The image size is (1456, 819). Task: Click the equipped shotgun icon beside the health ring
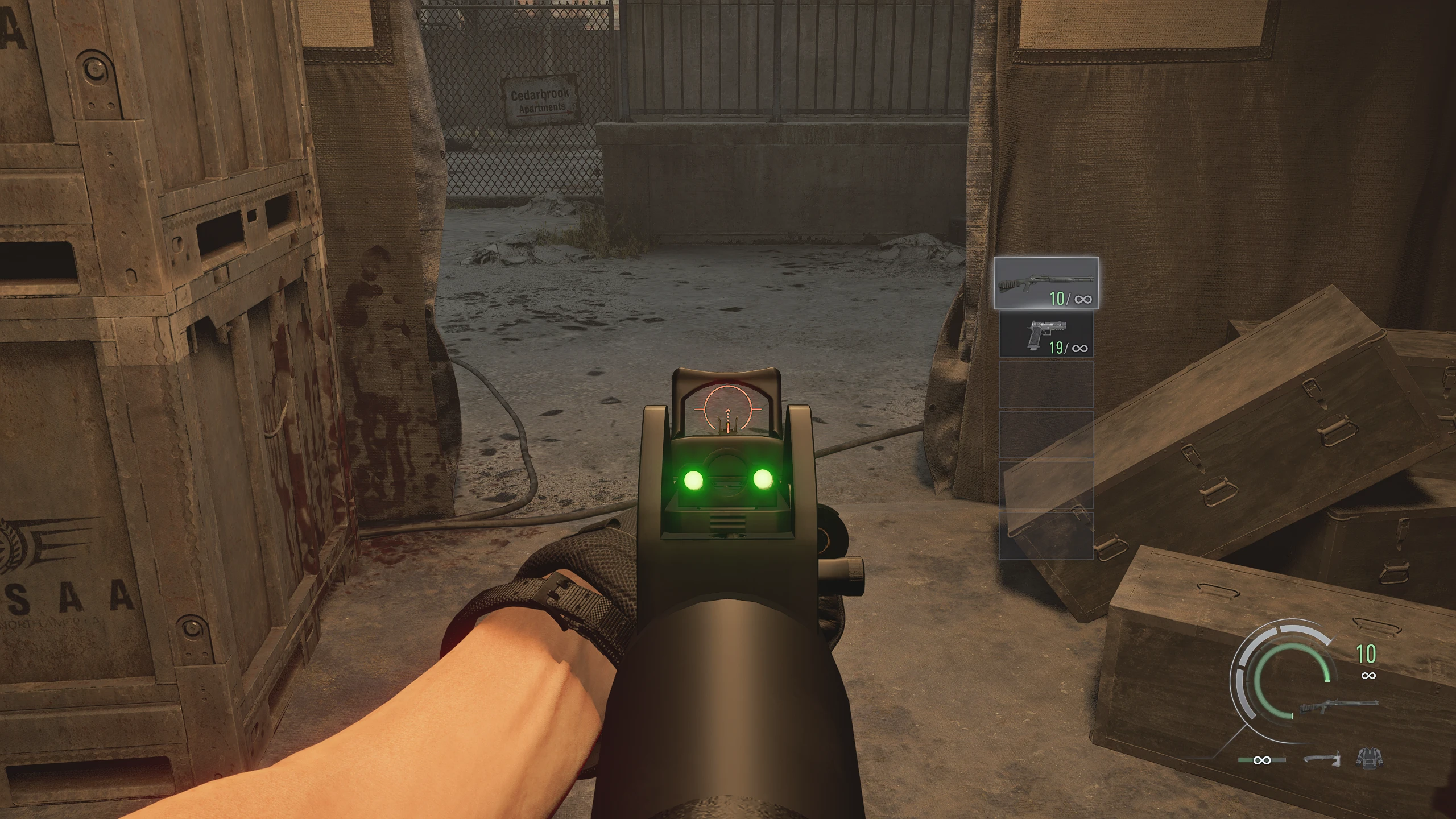1339,707
